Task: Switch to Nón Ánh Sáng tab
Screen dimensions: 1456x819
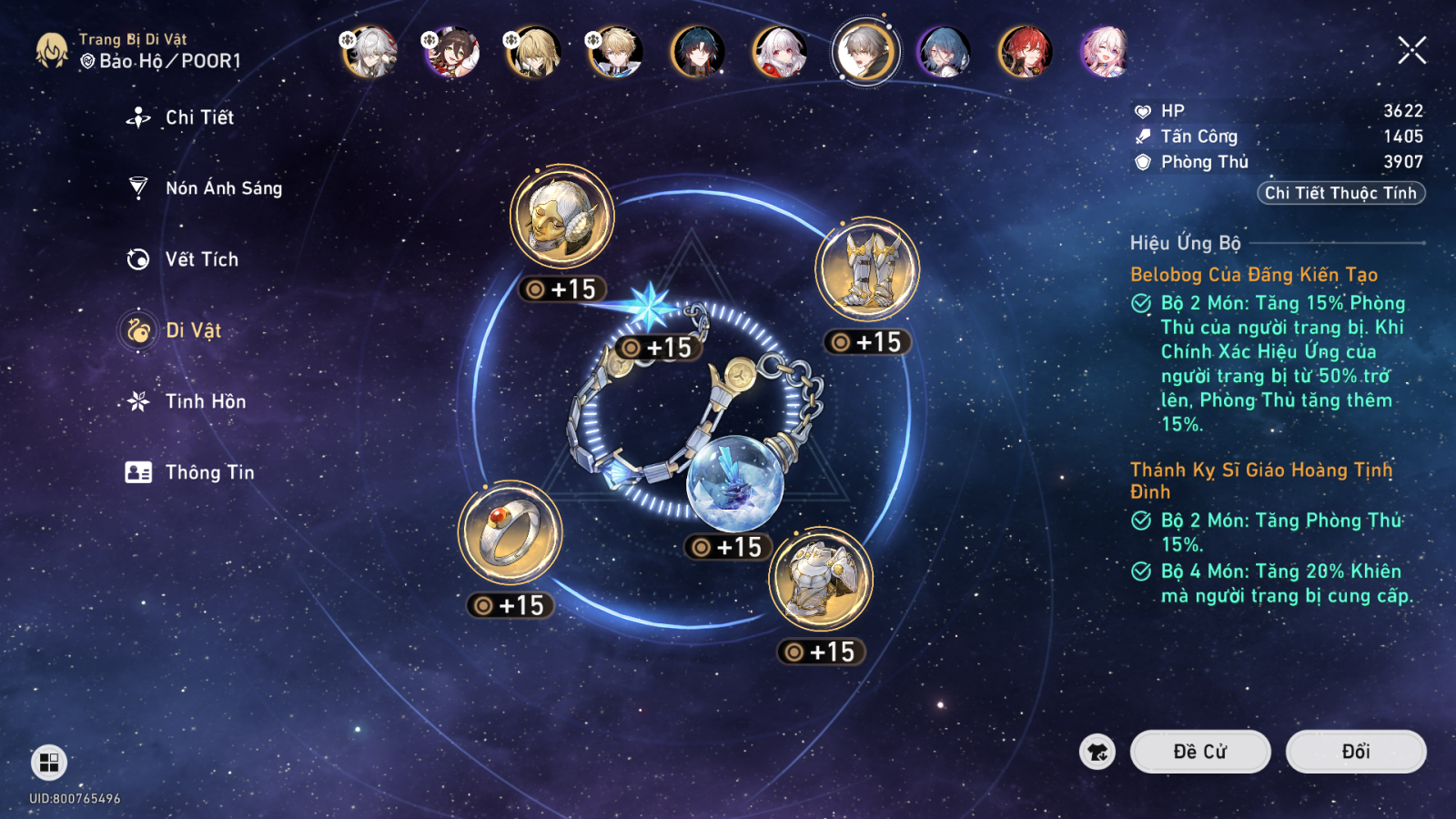Action: [x=223, y=188]
